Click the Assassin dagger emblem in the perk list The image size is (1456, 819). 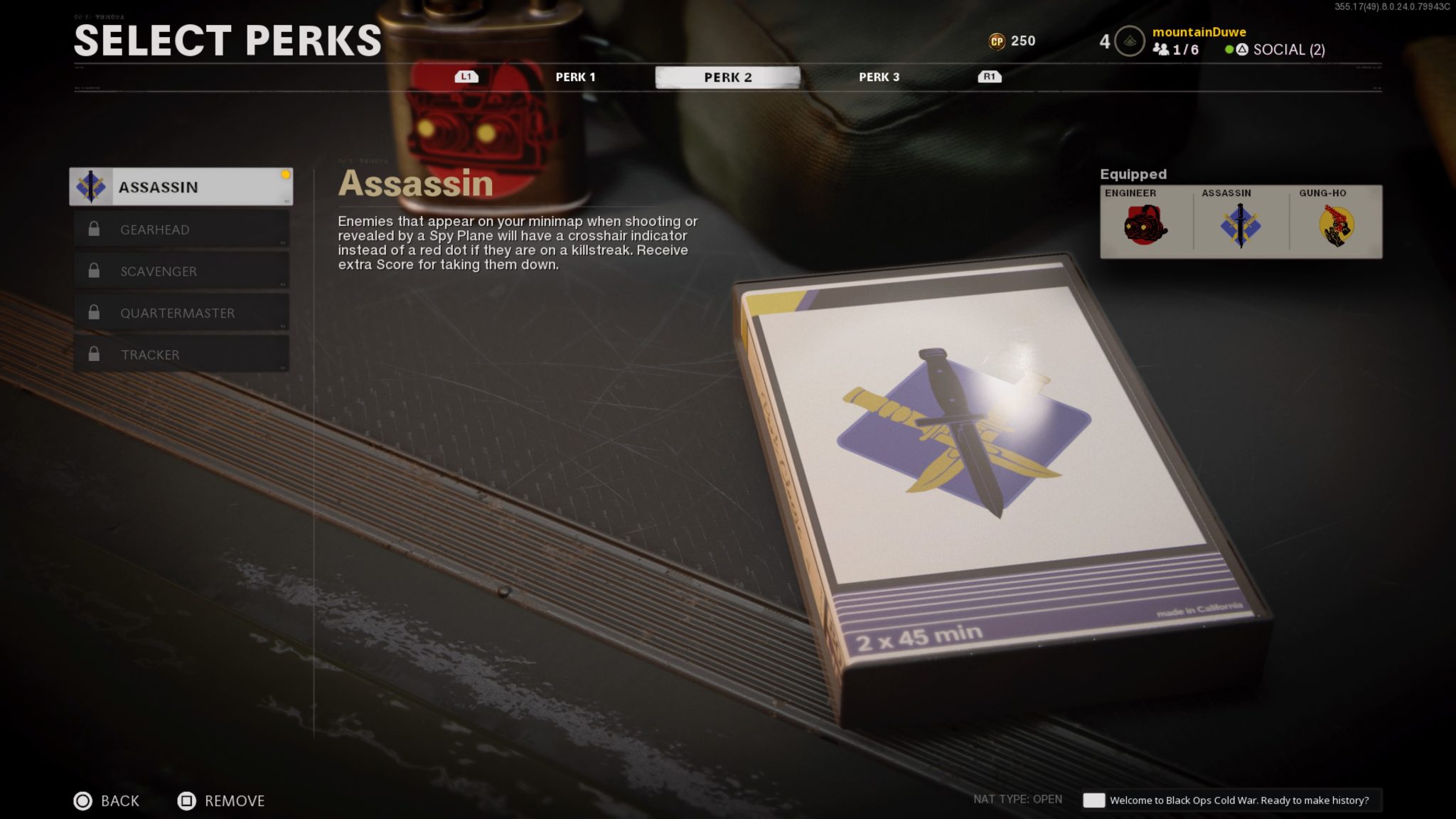[x=92, y=186]
